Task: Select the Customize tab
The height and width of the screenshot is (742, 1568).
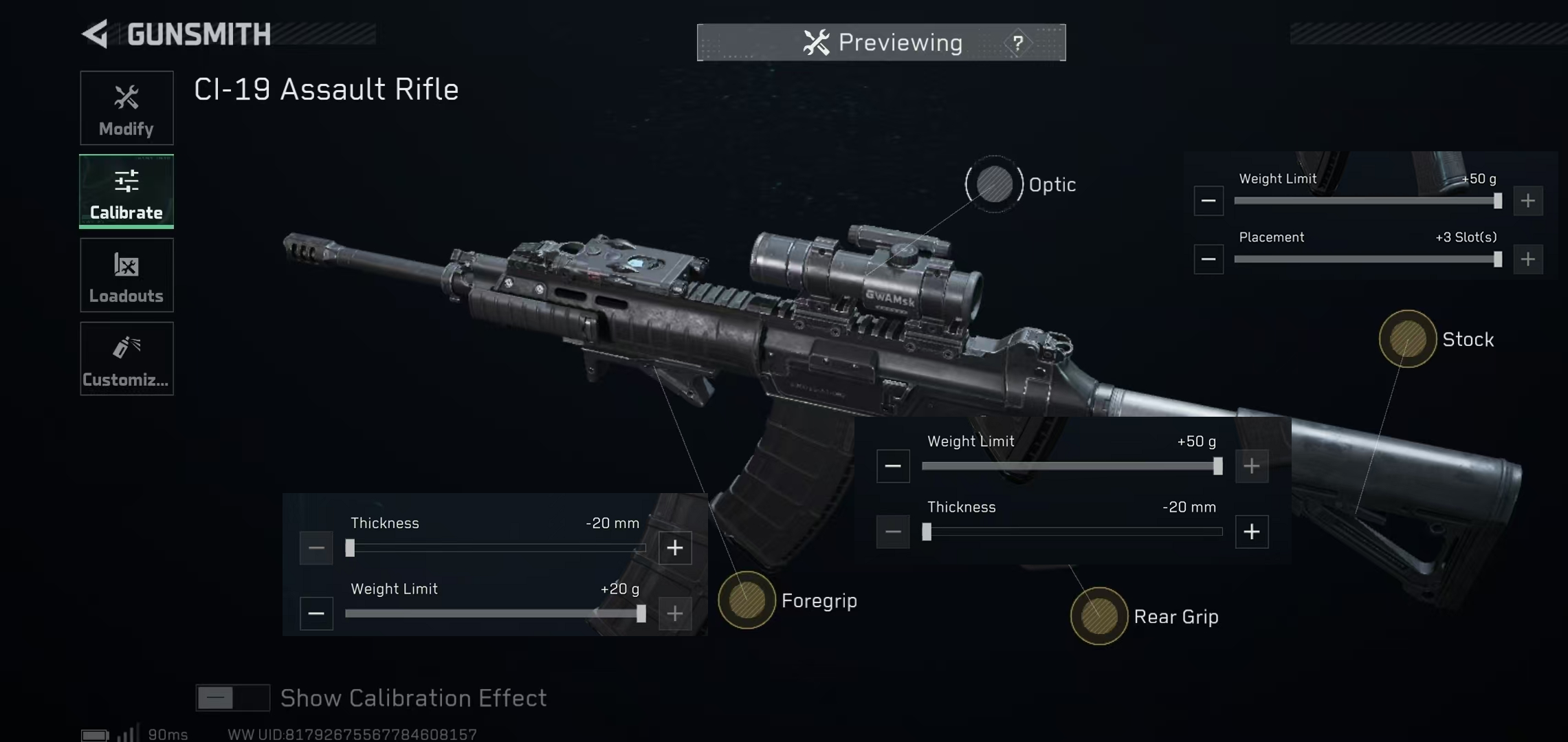Action: point(126,358)
